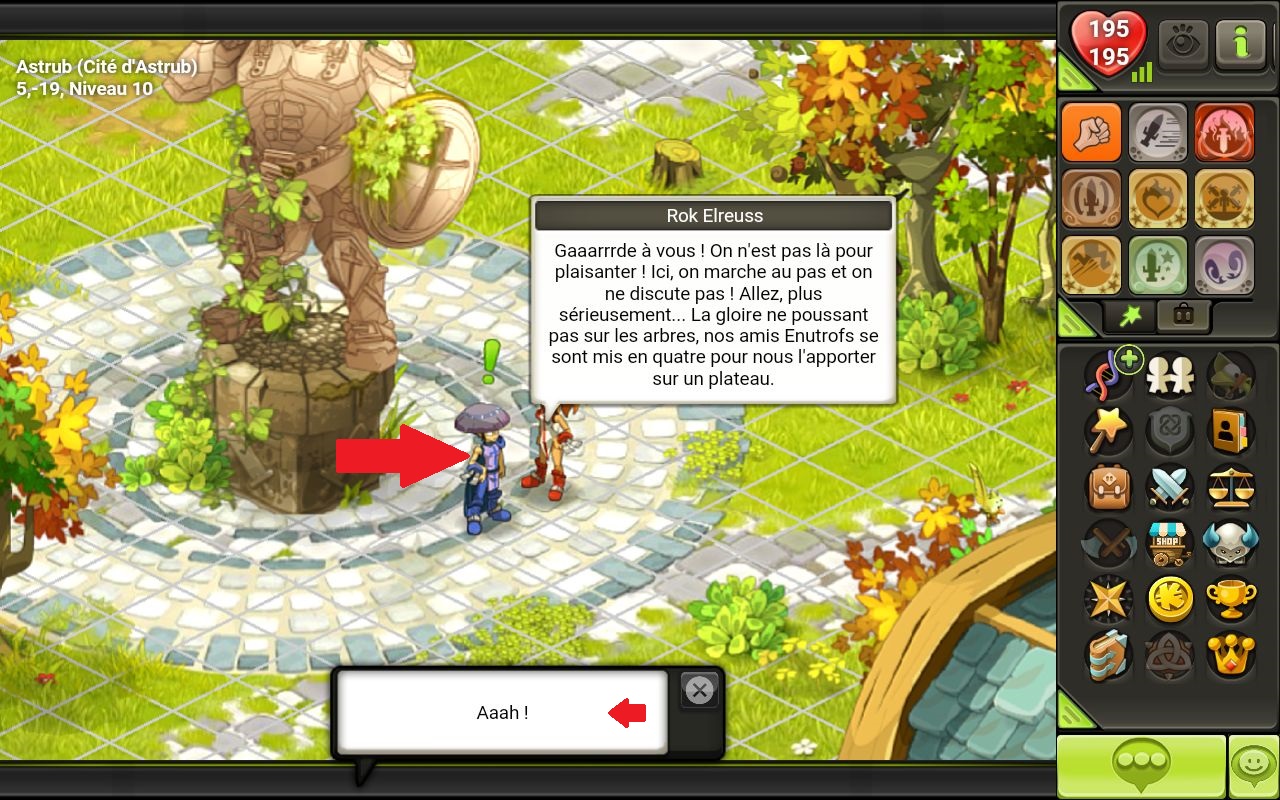Open the compass star map icon
This screenshot has width=1280, height=800.
pyautogui.click(x=1109, y=599)
